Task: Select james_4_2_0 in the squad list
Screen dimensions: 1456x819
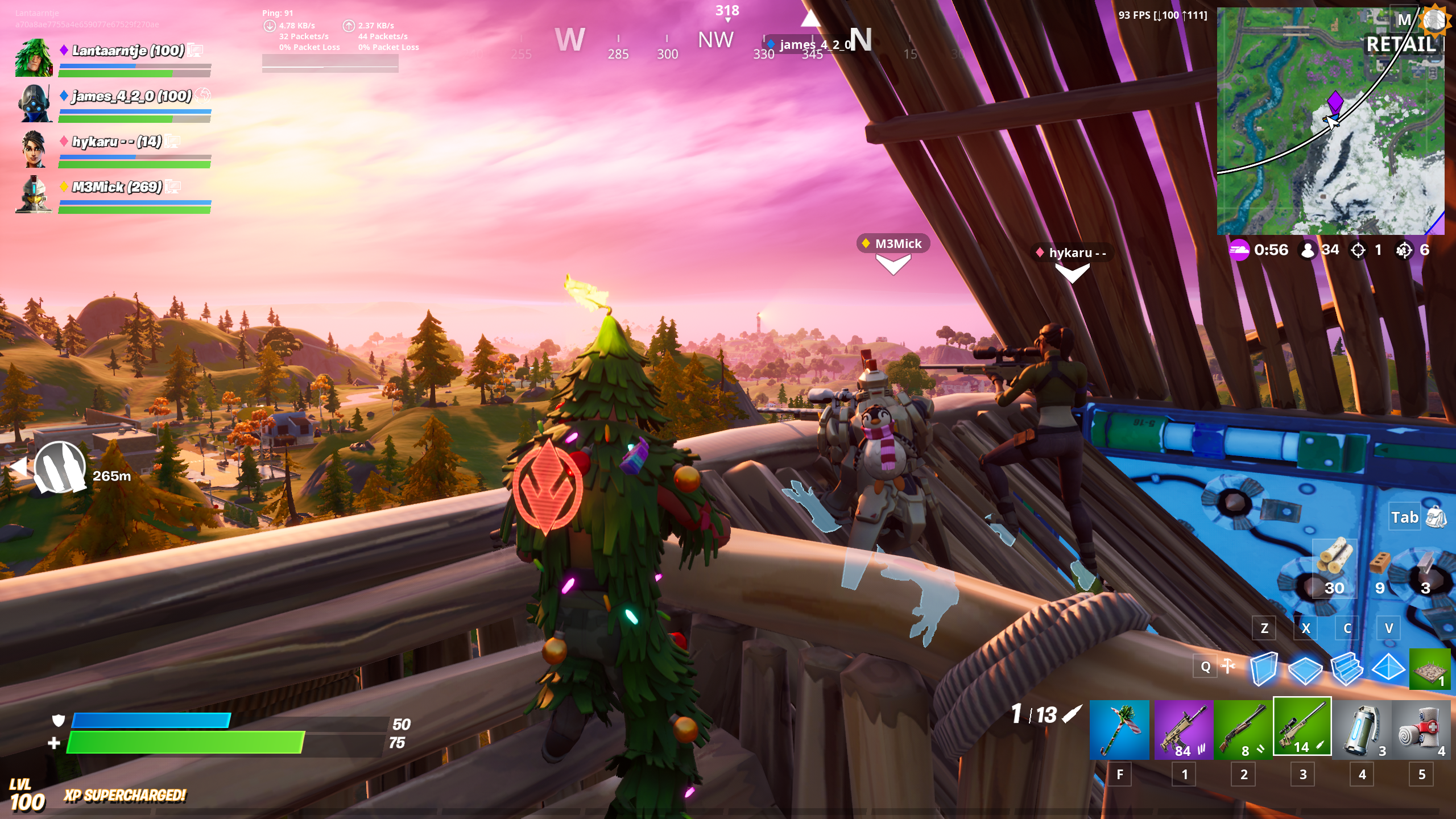Action: pyautogui.click(x=131, y=96)
